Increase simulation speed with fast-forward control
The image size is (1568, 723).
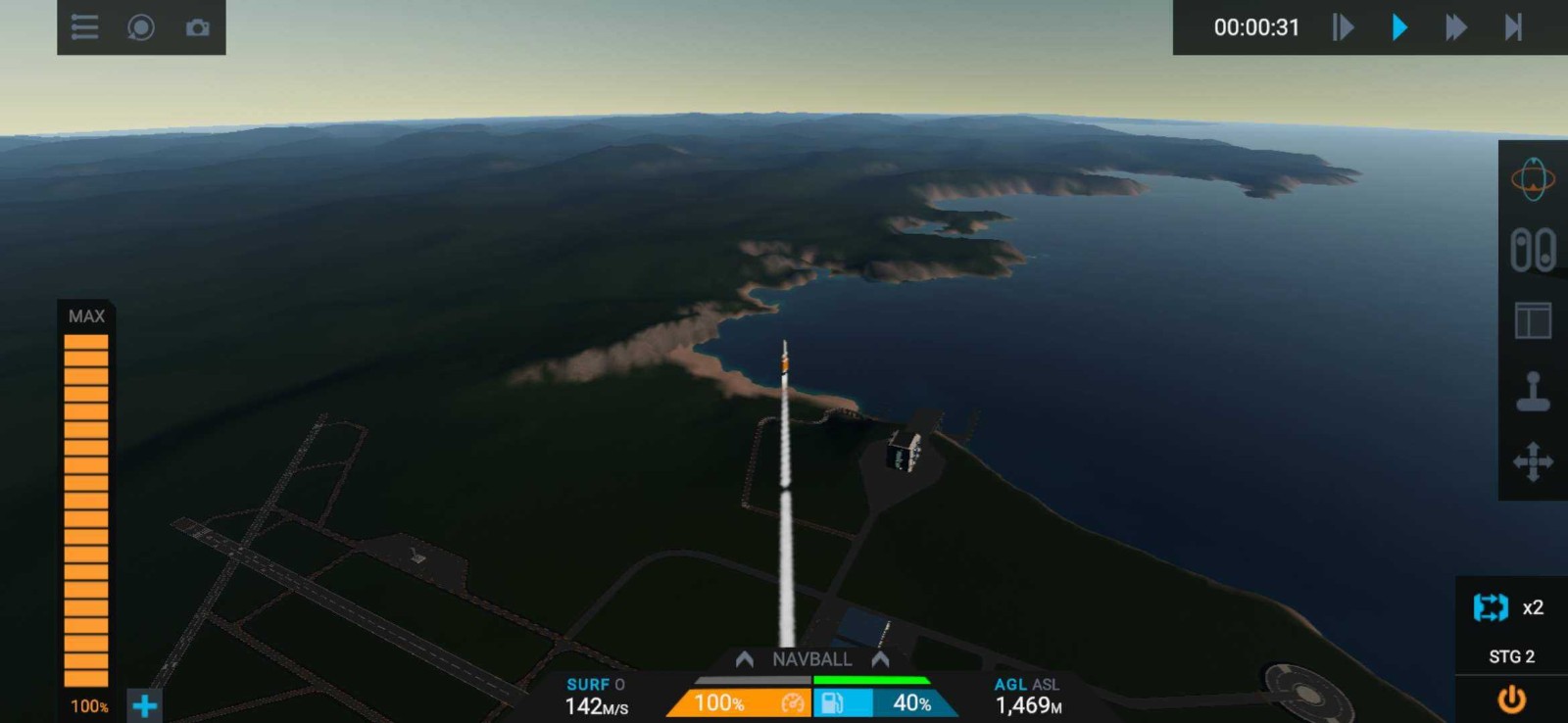click(1454, 27)
